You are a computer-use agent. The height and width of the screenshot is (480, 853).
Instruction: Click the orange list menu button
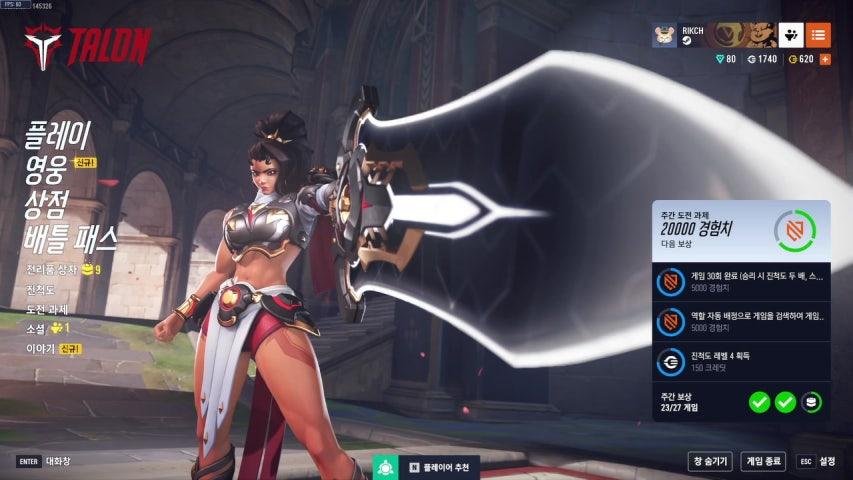coord(818,35)
